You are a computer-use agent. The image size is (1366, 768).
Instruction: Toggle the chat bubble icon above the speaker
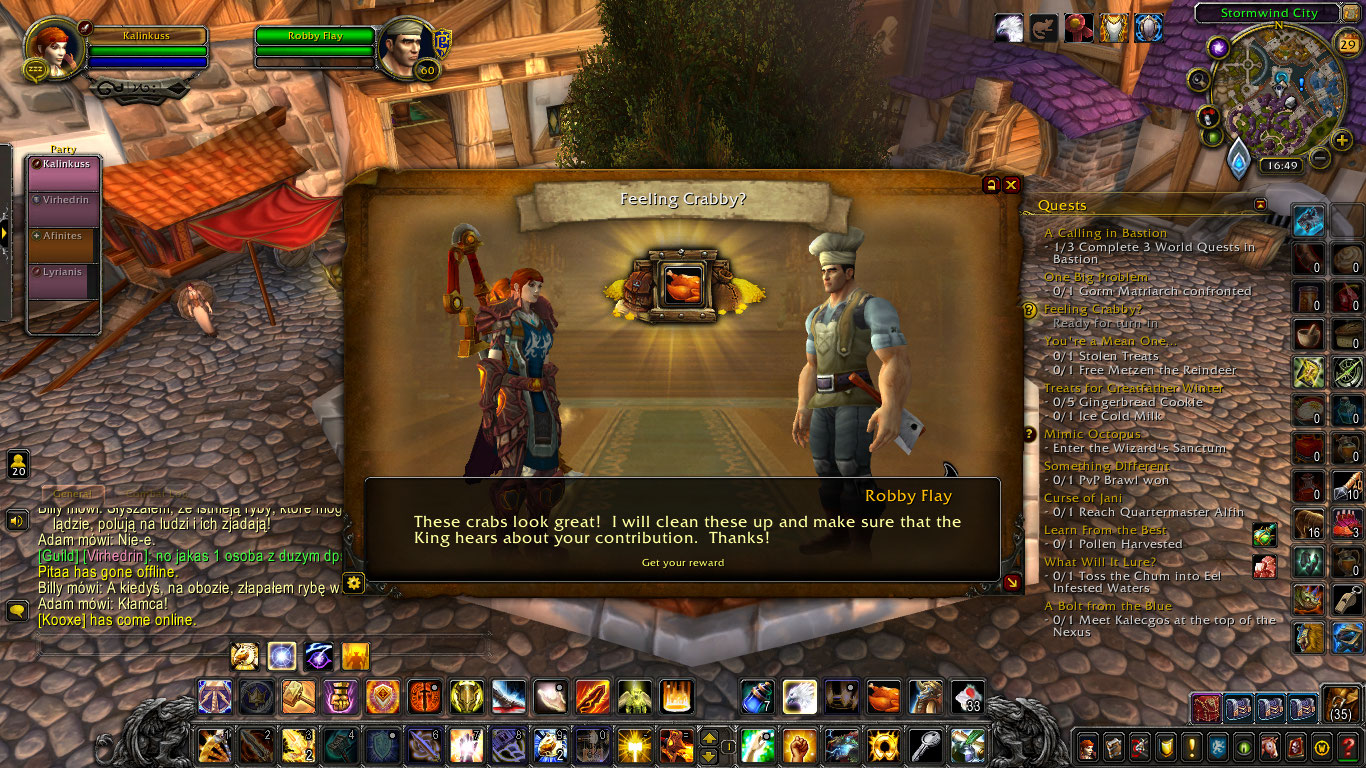pyautogui.click(x=16, y=608)
